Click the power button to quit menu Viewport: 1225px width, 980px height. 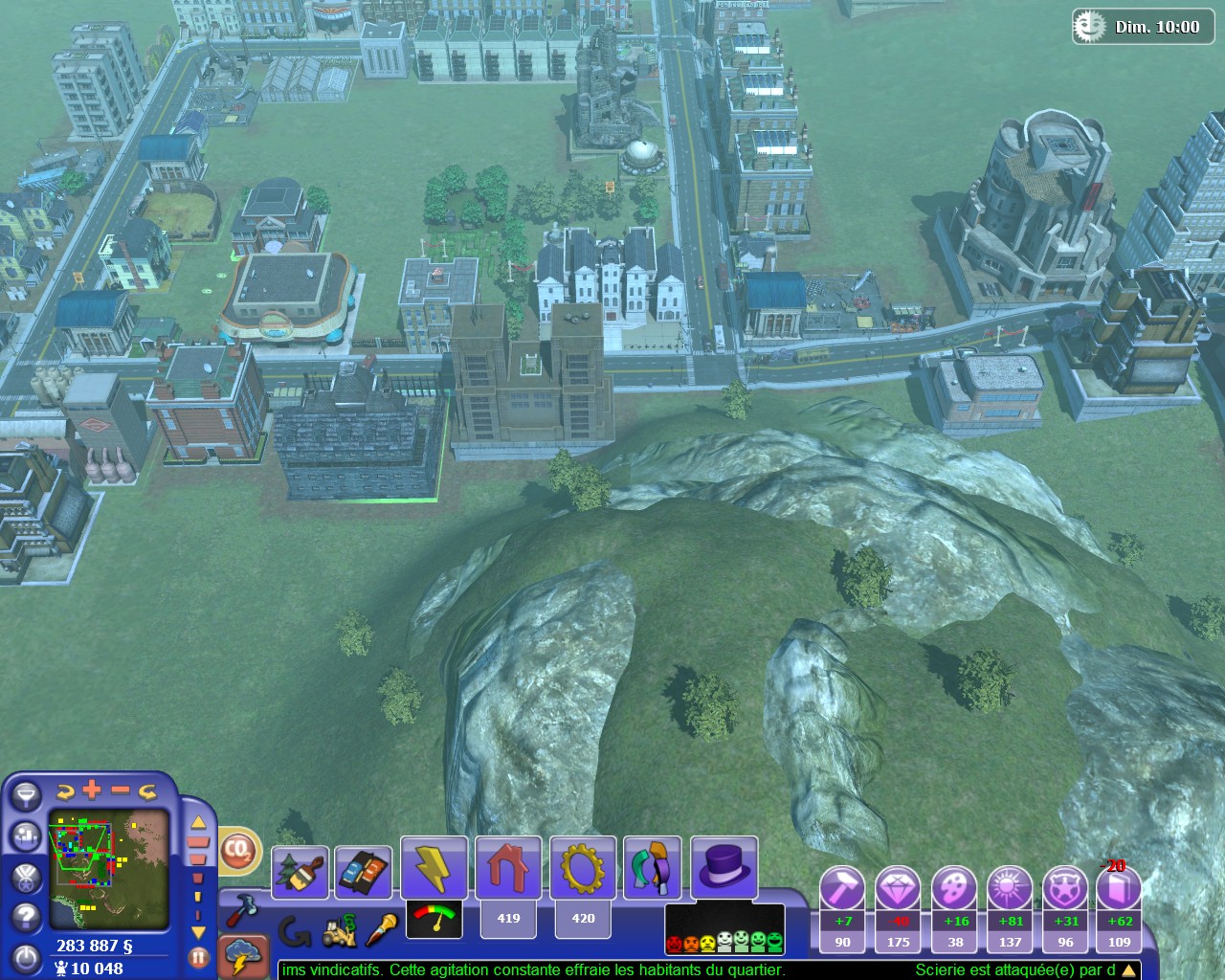pyautogui.click(x=26, y=958)
